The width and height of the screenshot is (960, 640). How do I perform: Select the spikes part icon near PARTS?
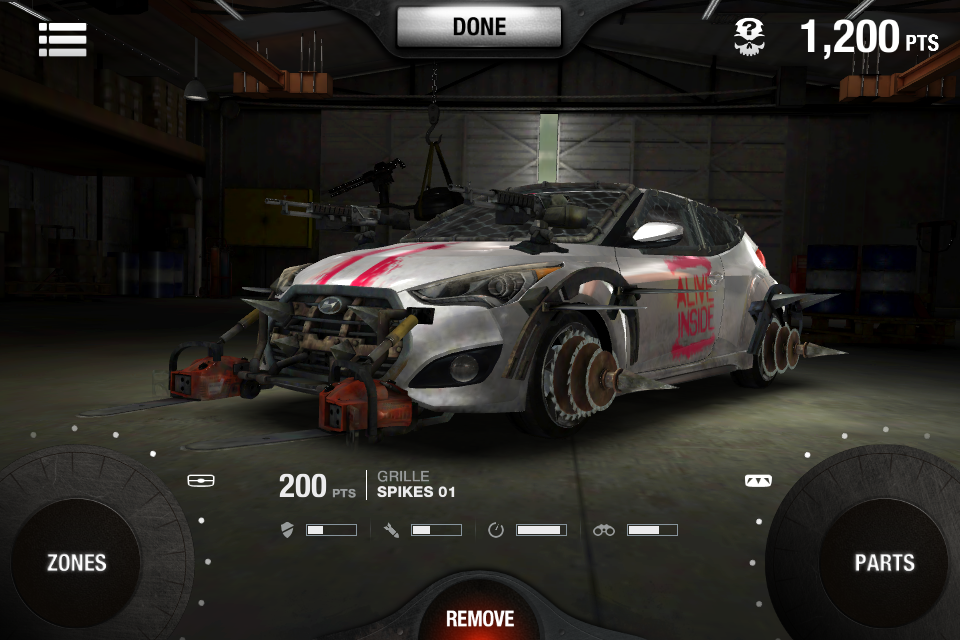point(758,481)
